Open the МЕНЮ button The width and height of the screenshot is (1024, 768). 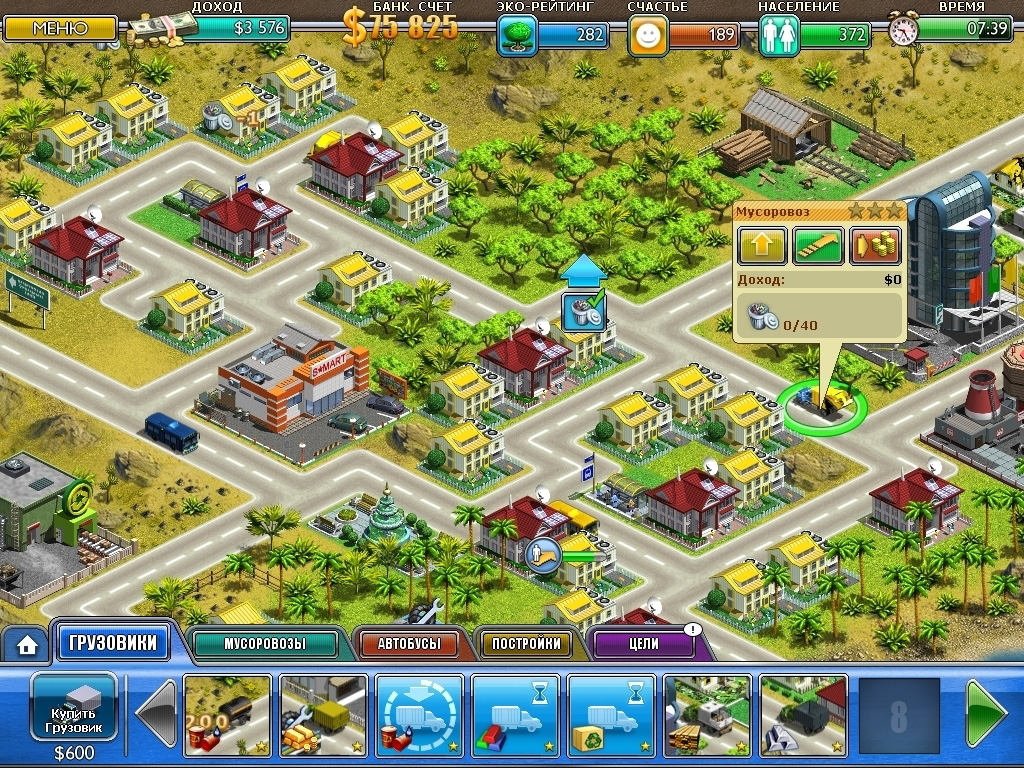tap(59, 27)
